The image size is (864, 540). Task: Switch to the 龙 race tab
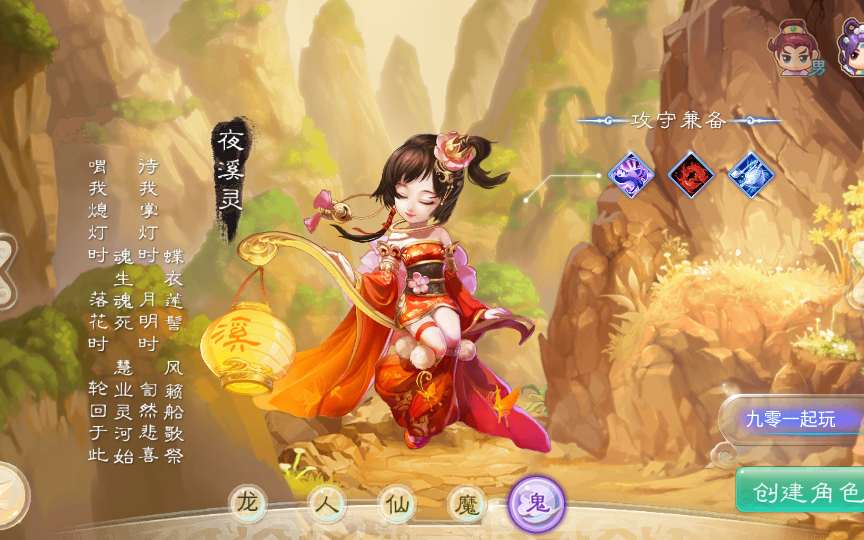click(247, 504)
